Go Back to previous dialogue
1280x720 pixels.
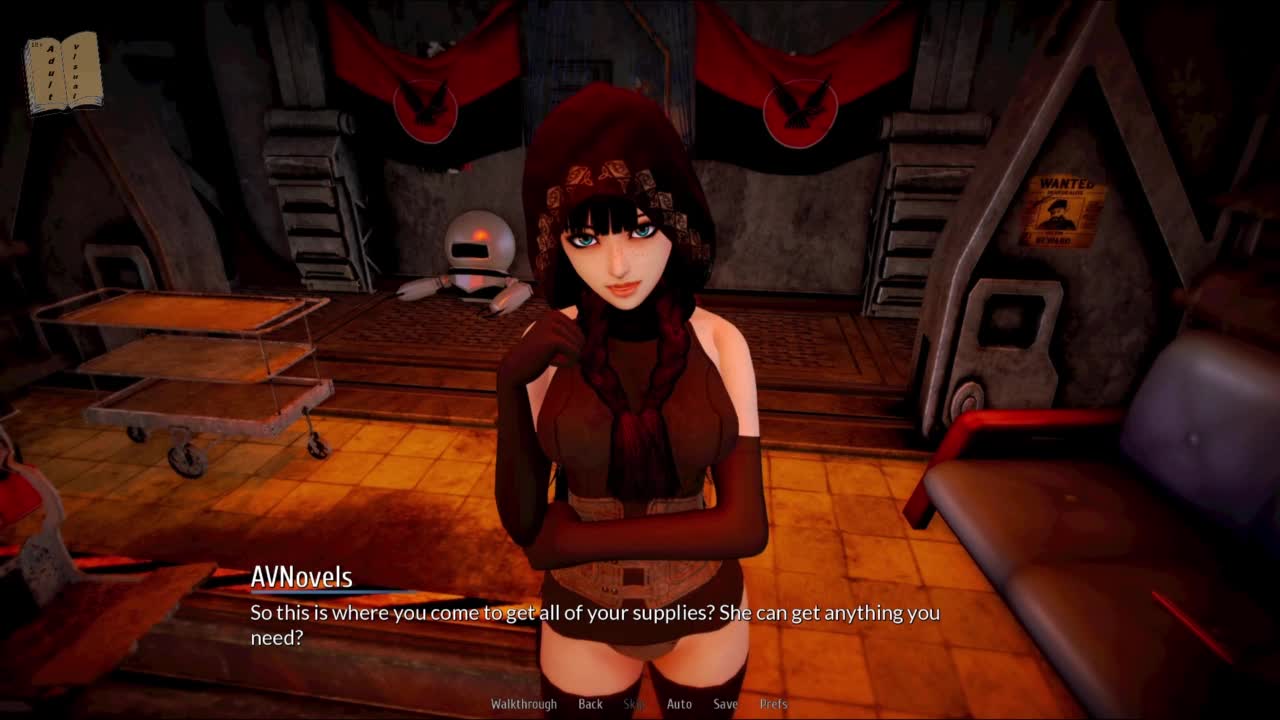[x=590, y=704]
